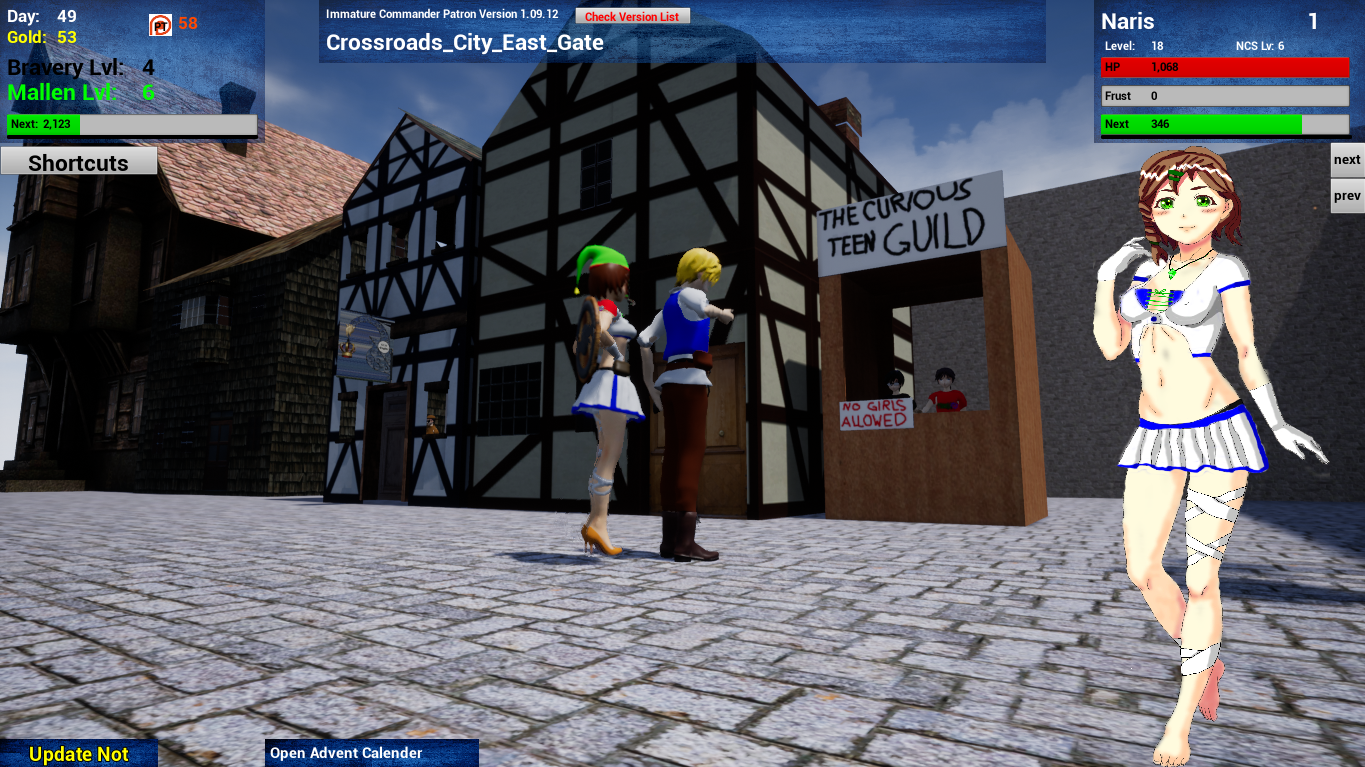The width and height of the screenshot is (1365, 767).
Task: Click the Check Version List button
Action: point(632,15)
